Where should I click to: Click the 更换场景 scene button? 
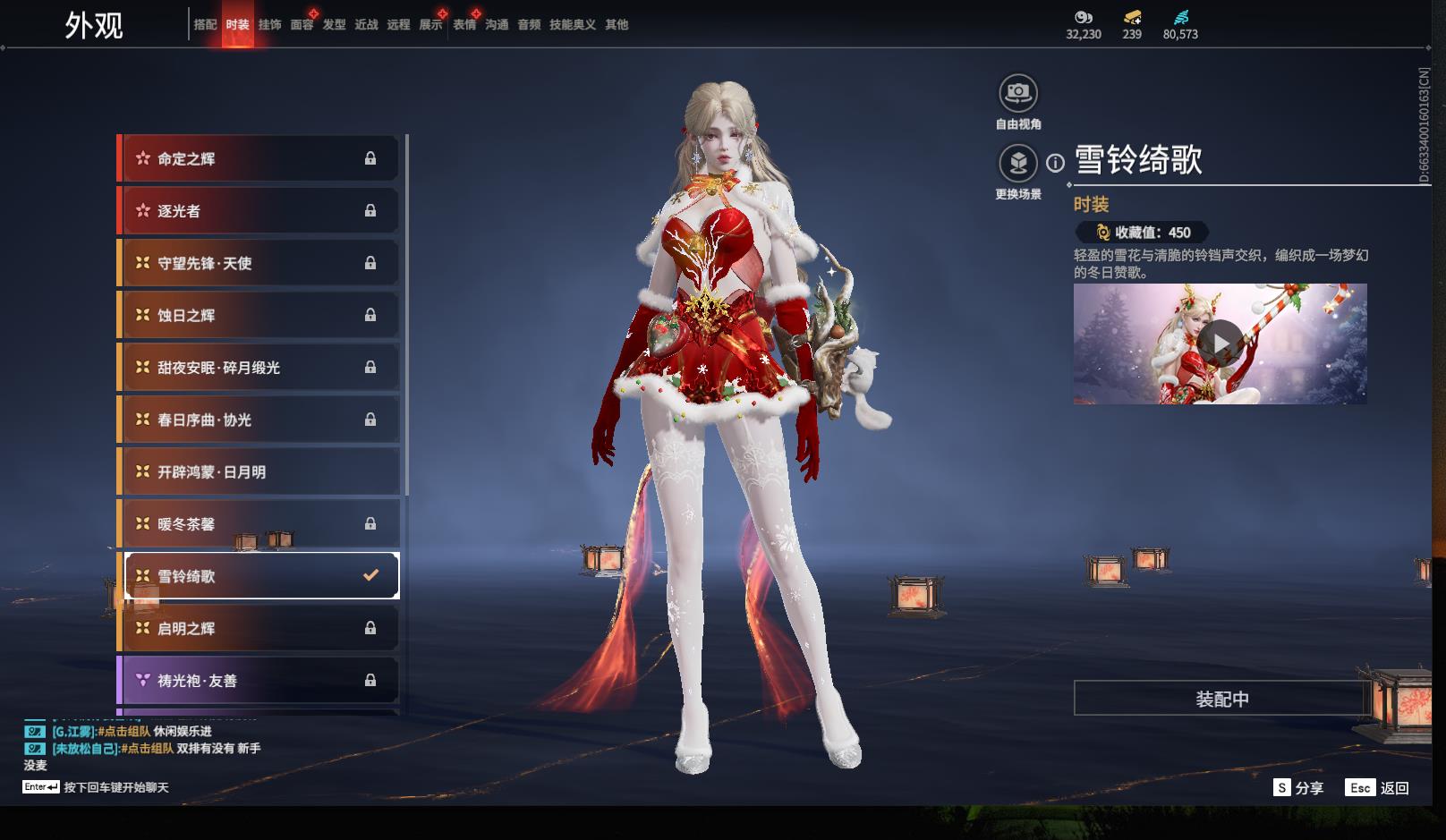pos(1017,164)
